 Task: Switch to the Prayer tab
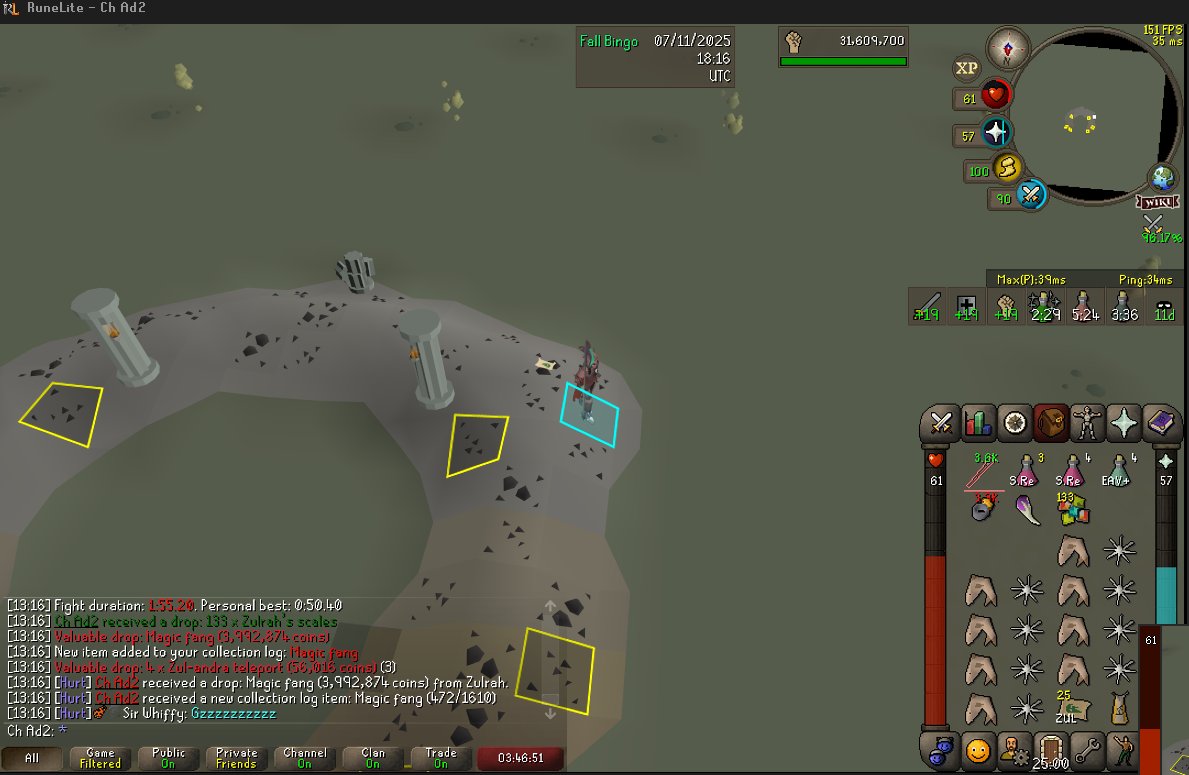1125,424
